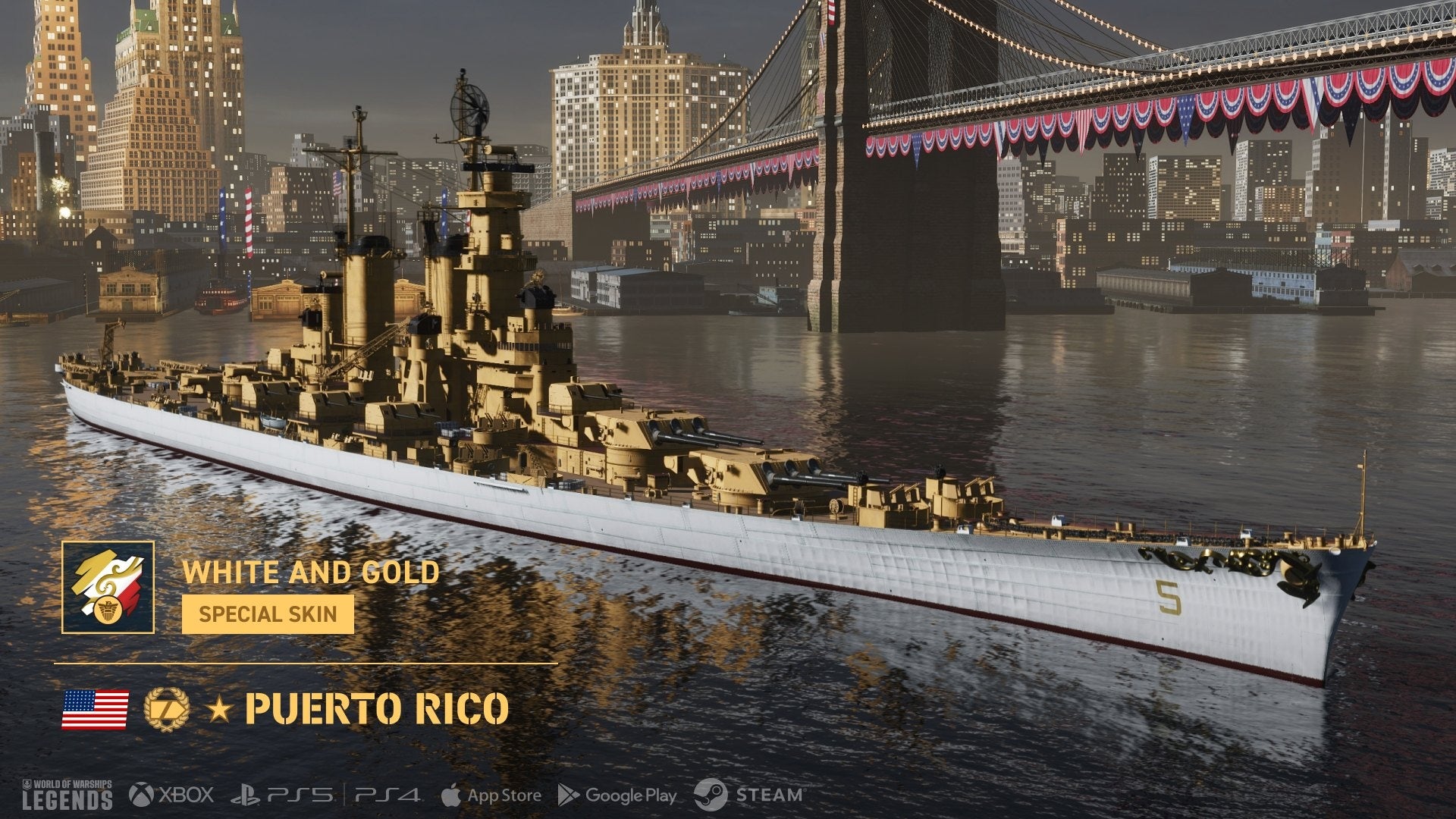
Task: Click the Special Skin badge
Action: click(268, 613)
